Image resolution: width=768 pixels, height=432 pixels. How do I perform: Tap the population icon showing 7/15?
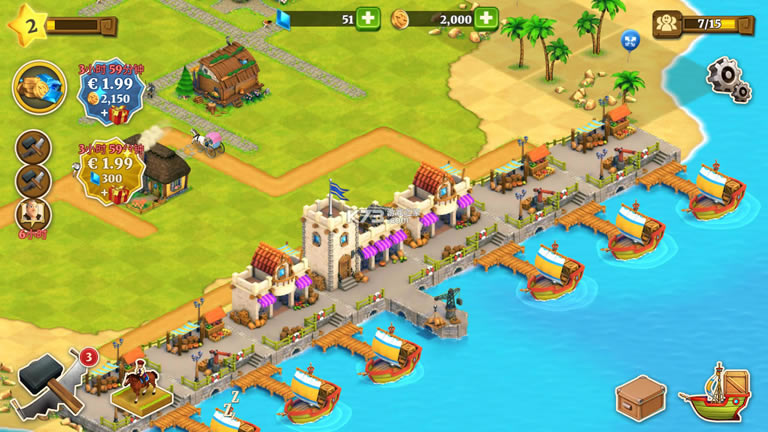point(667,23)
